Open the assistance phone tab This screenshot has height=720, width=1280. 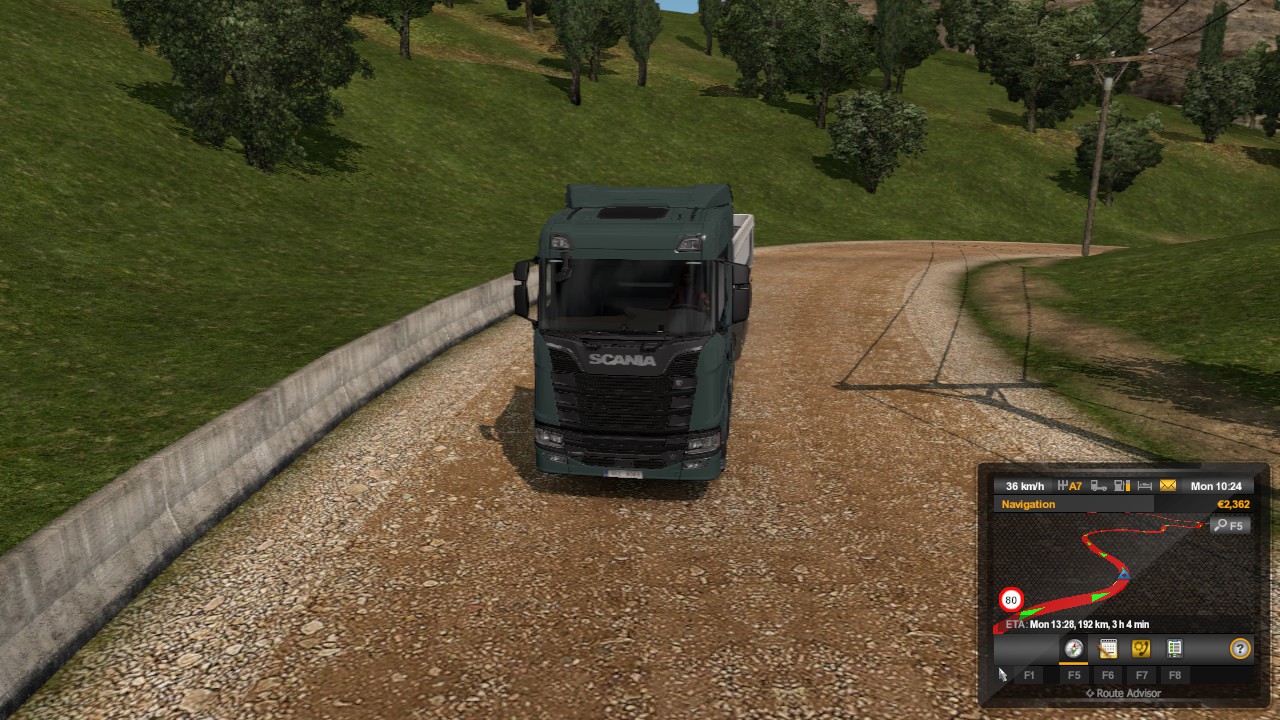pos(1141,648)
